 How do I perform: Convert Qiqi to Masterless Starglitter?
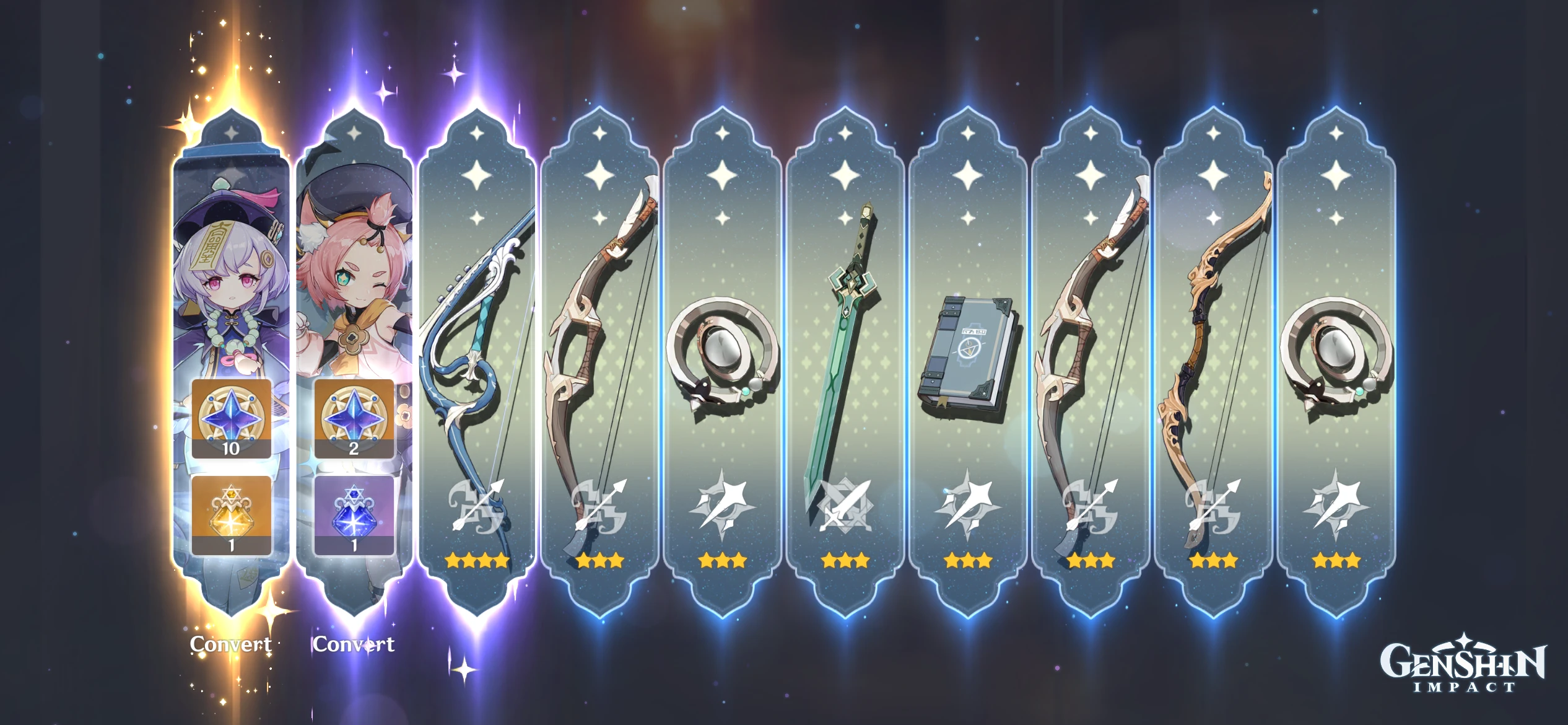coord(232,644)
